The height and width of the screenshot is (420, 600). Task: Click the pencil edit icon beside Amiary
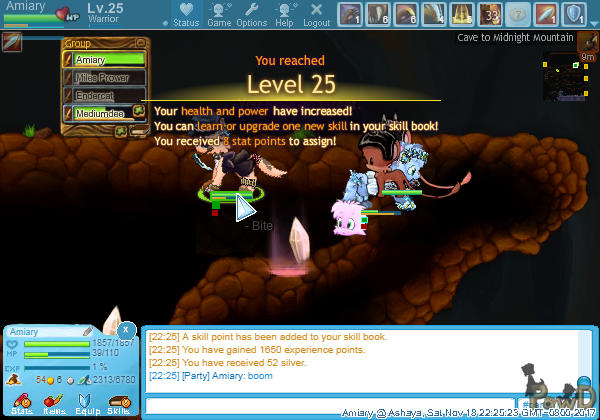[x=89, y=331]
